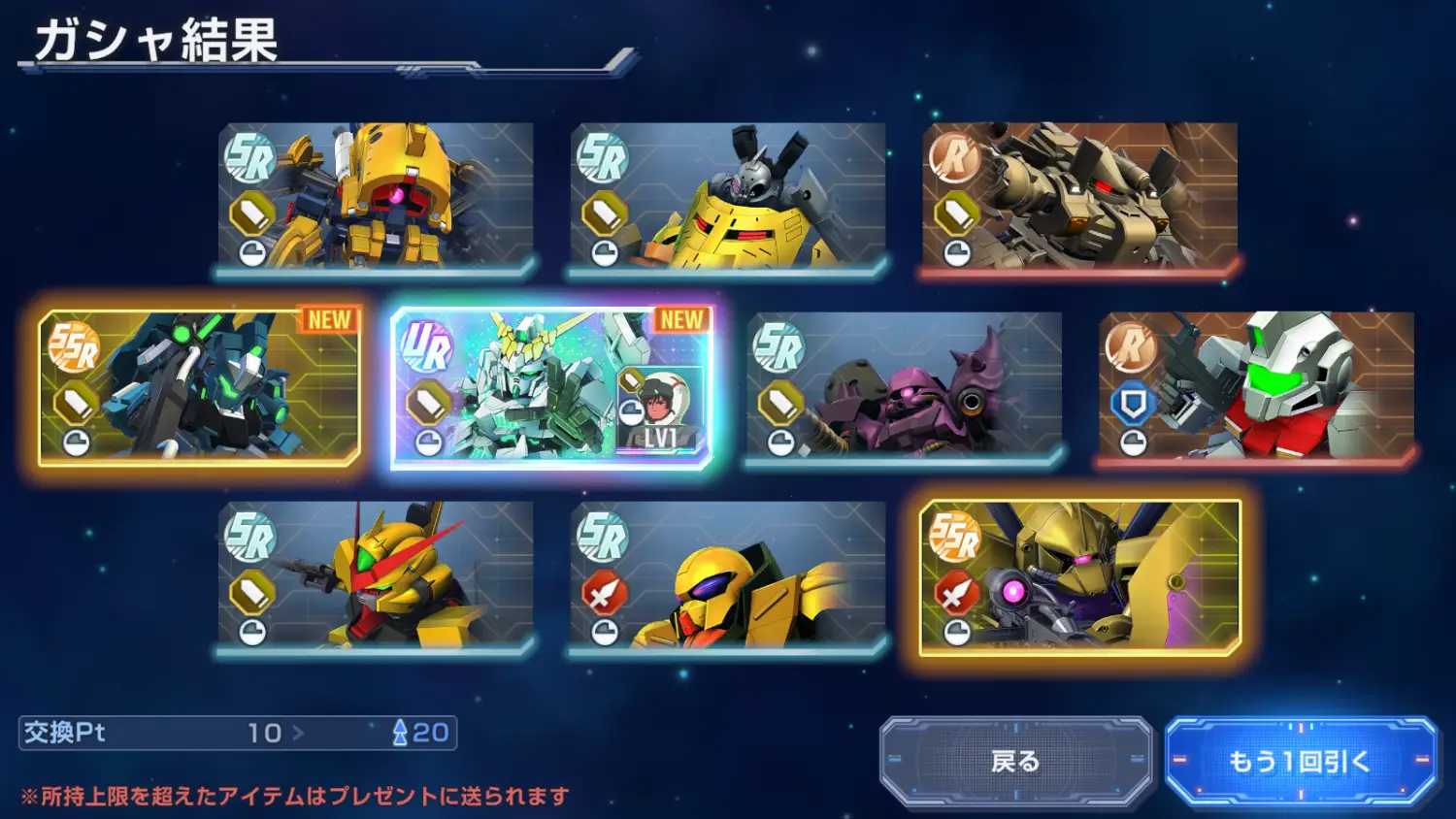Open the 交換Pt exchange points bar
Screen dimensions: 1456x819
(x=238, y=733)
